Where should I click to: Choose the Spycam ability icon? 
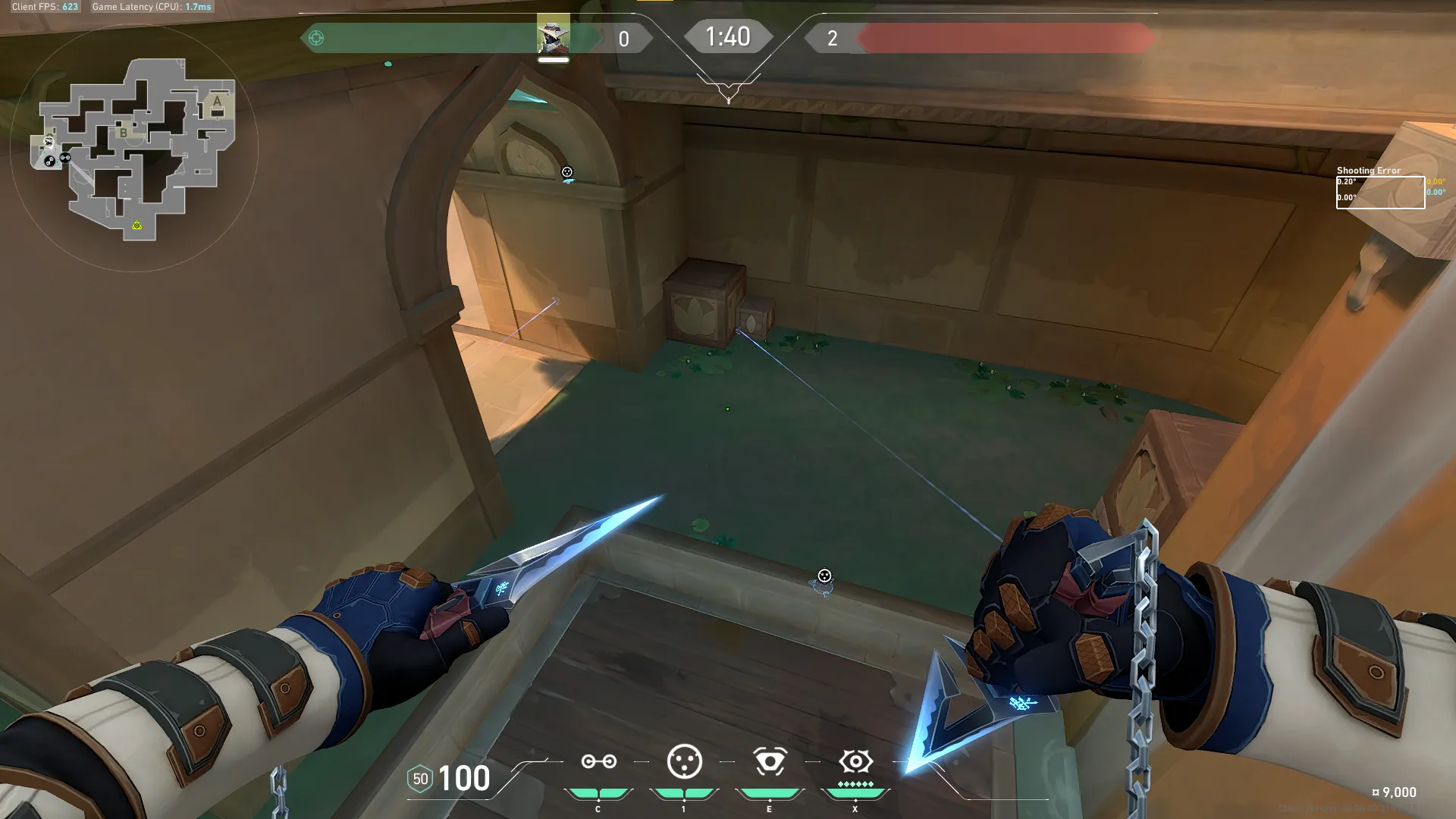click(x=770, y=761)
